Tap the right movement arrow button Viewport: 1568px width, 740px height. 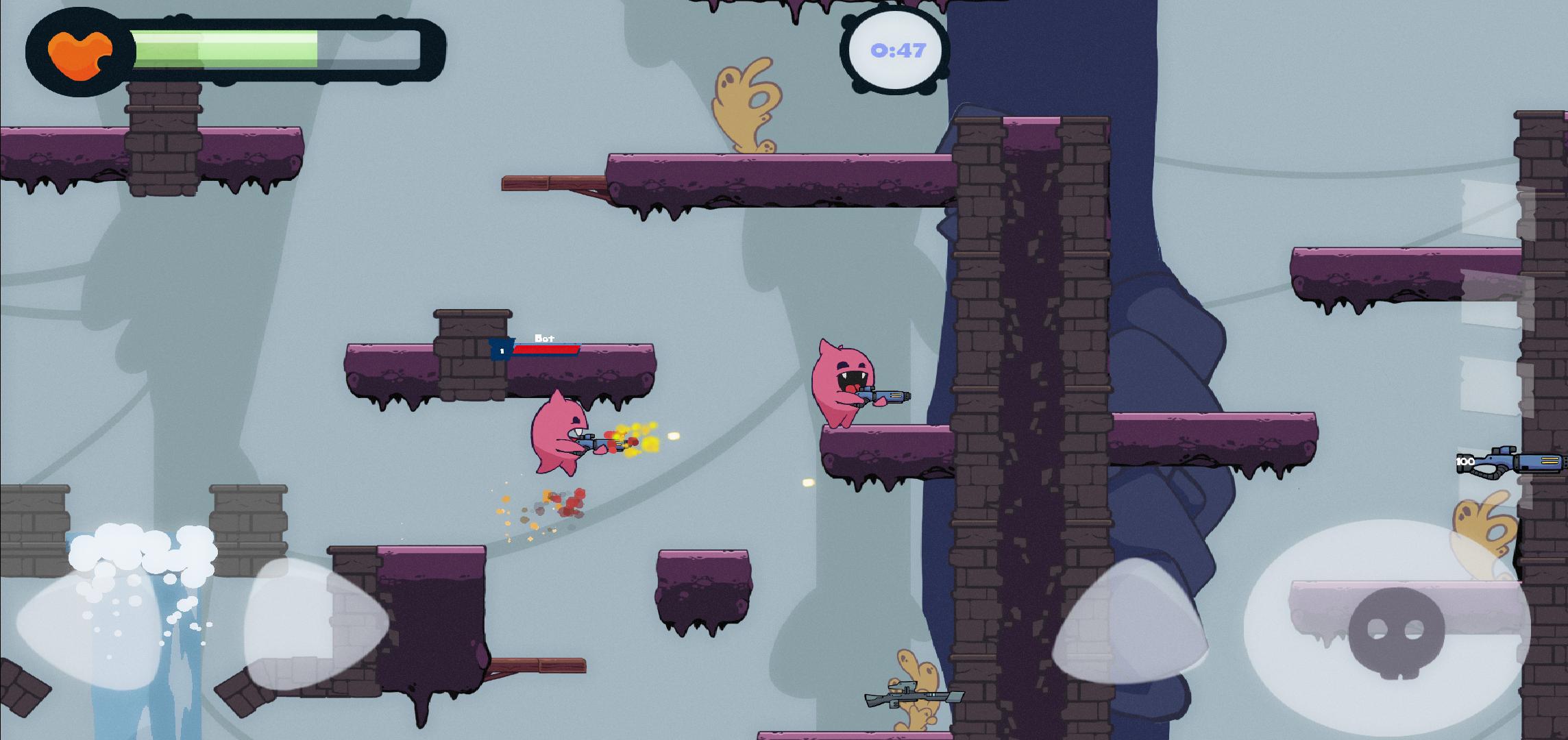tap(312, 624)
